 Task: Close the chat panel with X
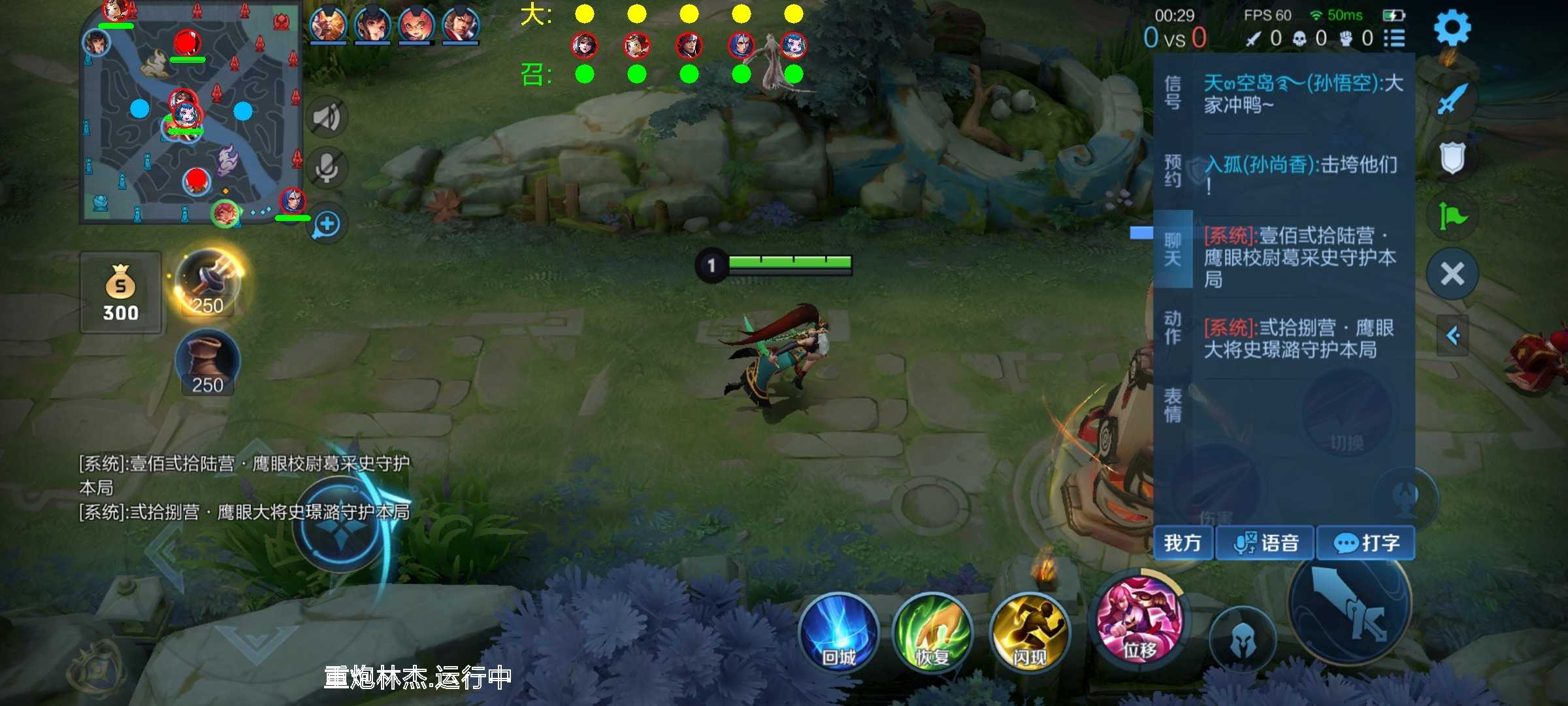point(1452,274)
